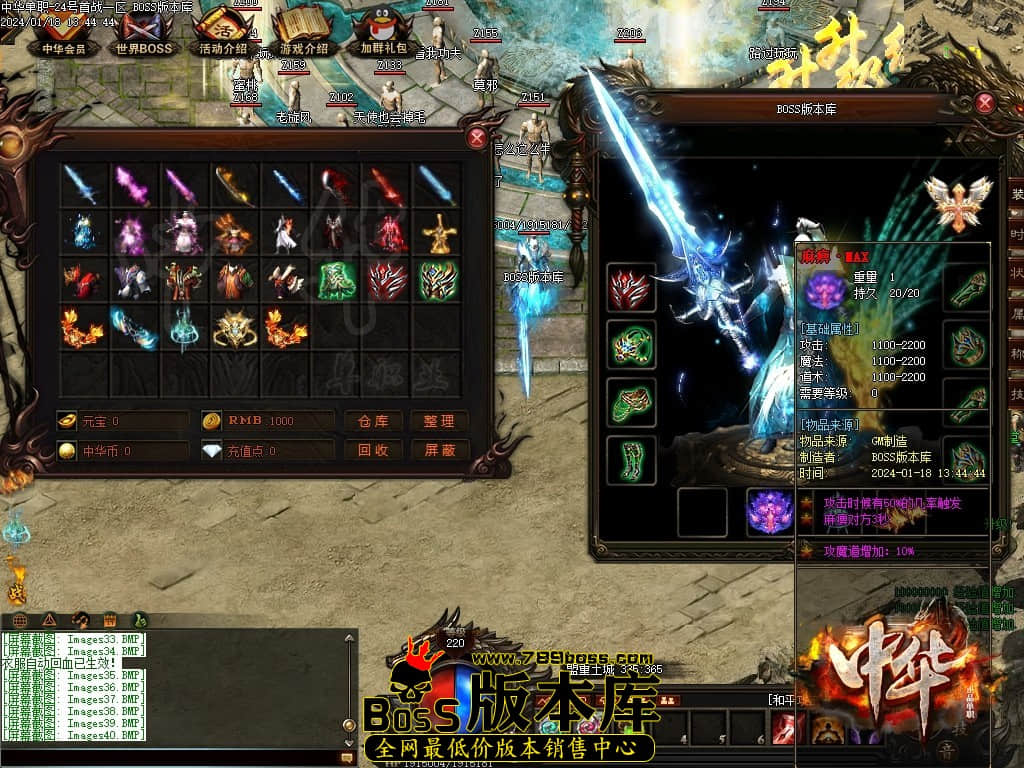
Task: Switch to the 装 equipment tab
Action: coord(1016,194)
